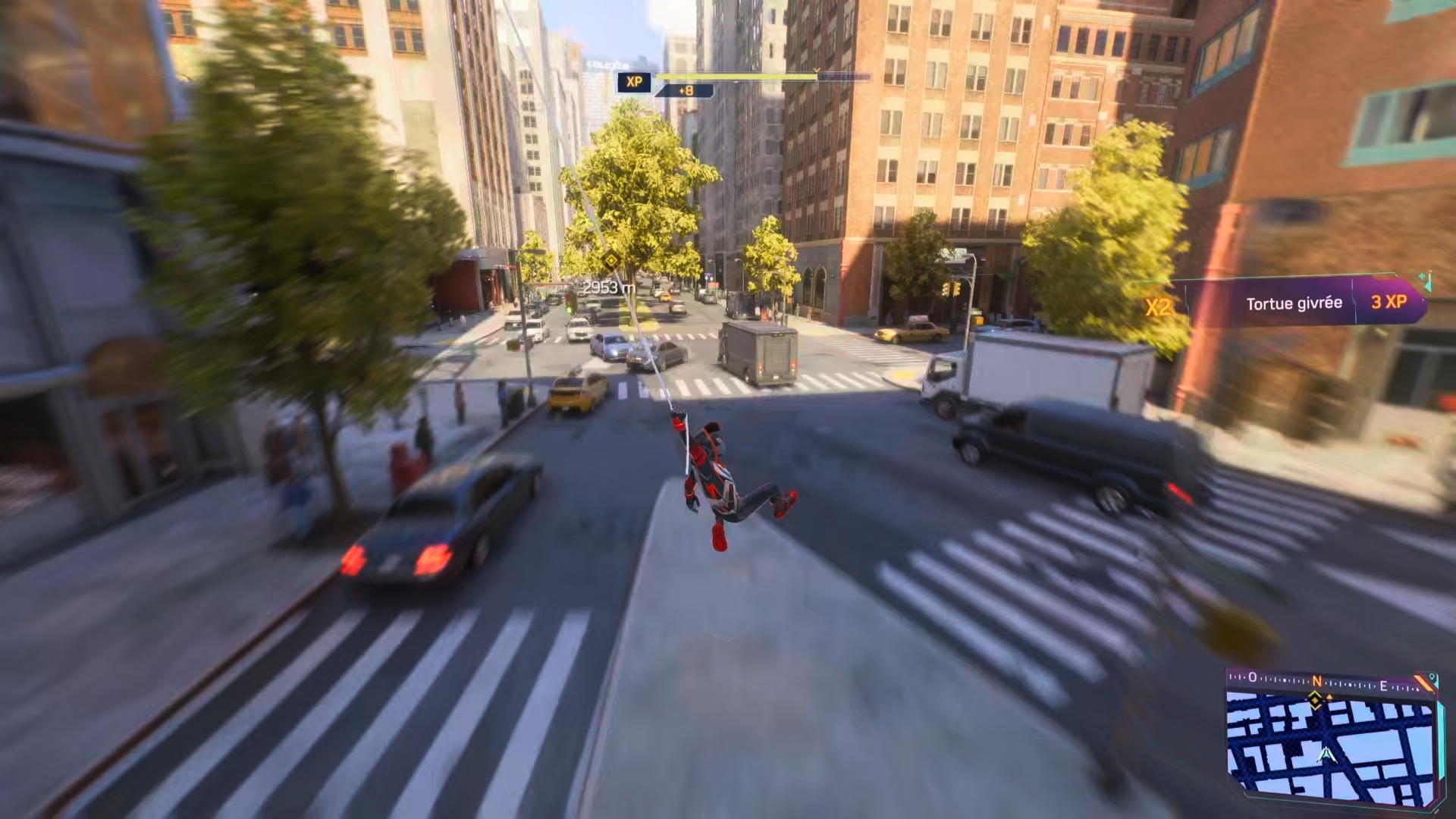Viewport: 1456px width, 819px height.
Task: Select the orange marker beside the minimap waypoint
Action: 1329,697
